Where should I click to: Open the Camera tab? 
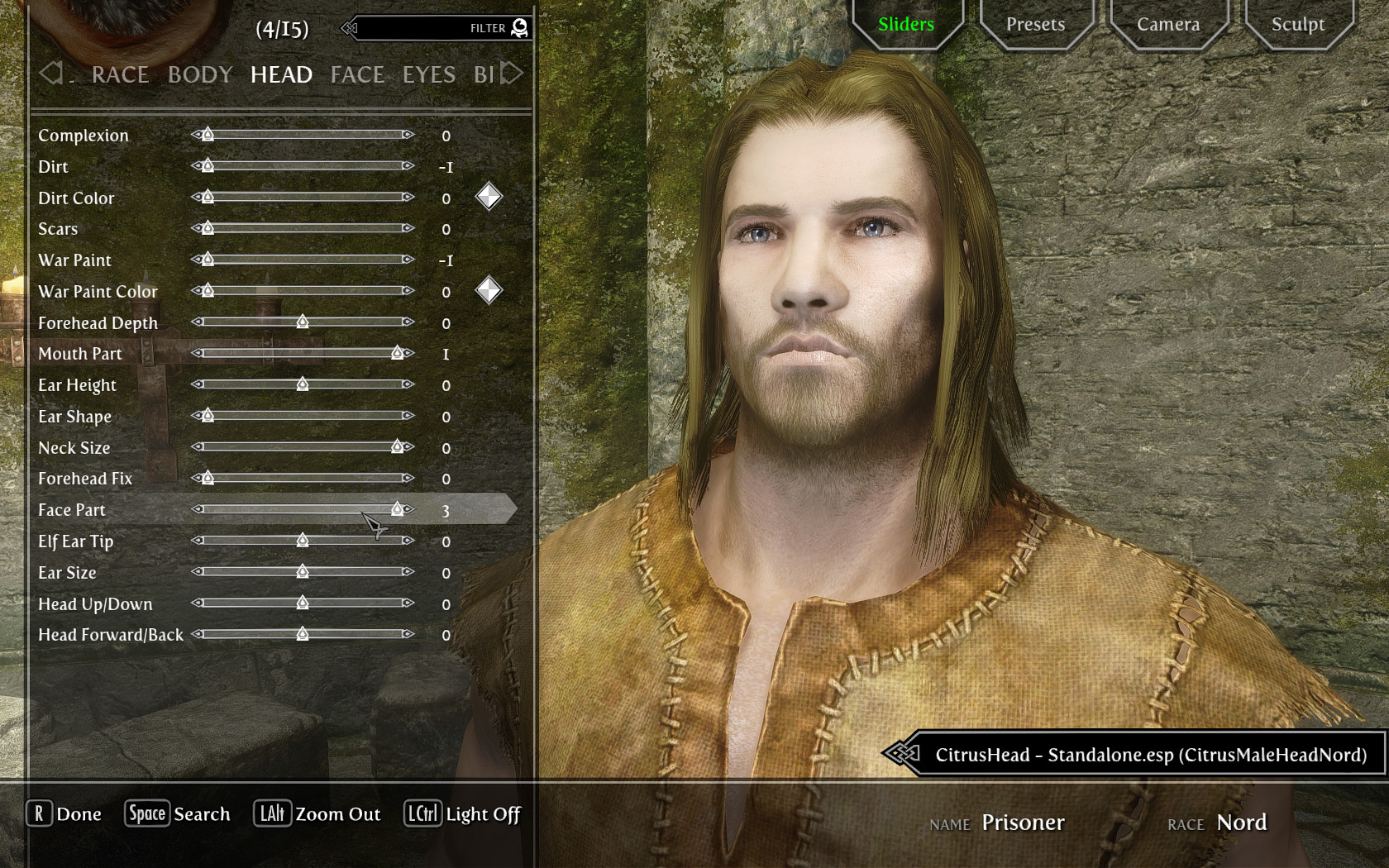1167,25
